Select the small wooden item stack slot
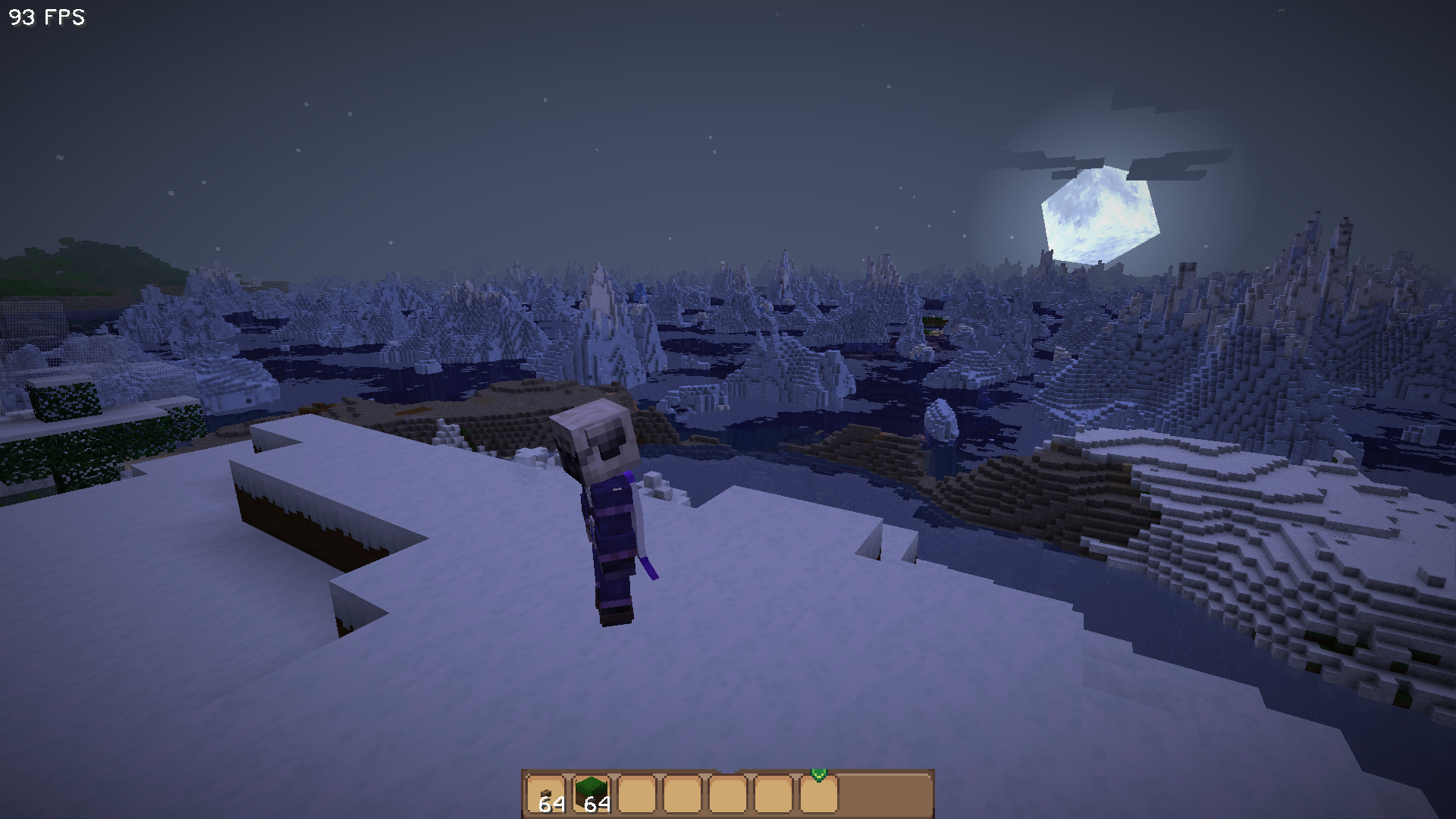This screenshot has height=819, width=1456. click(x=546, y=795)
